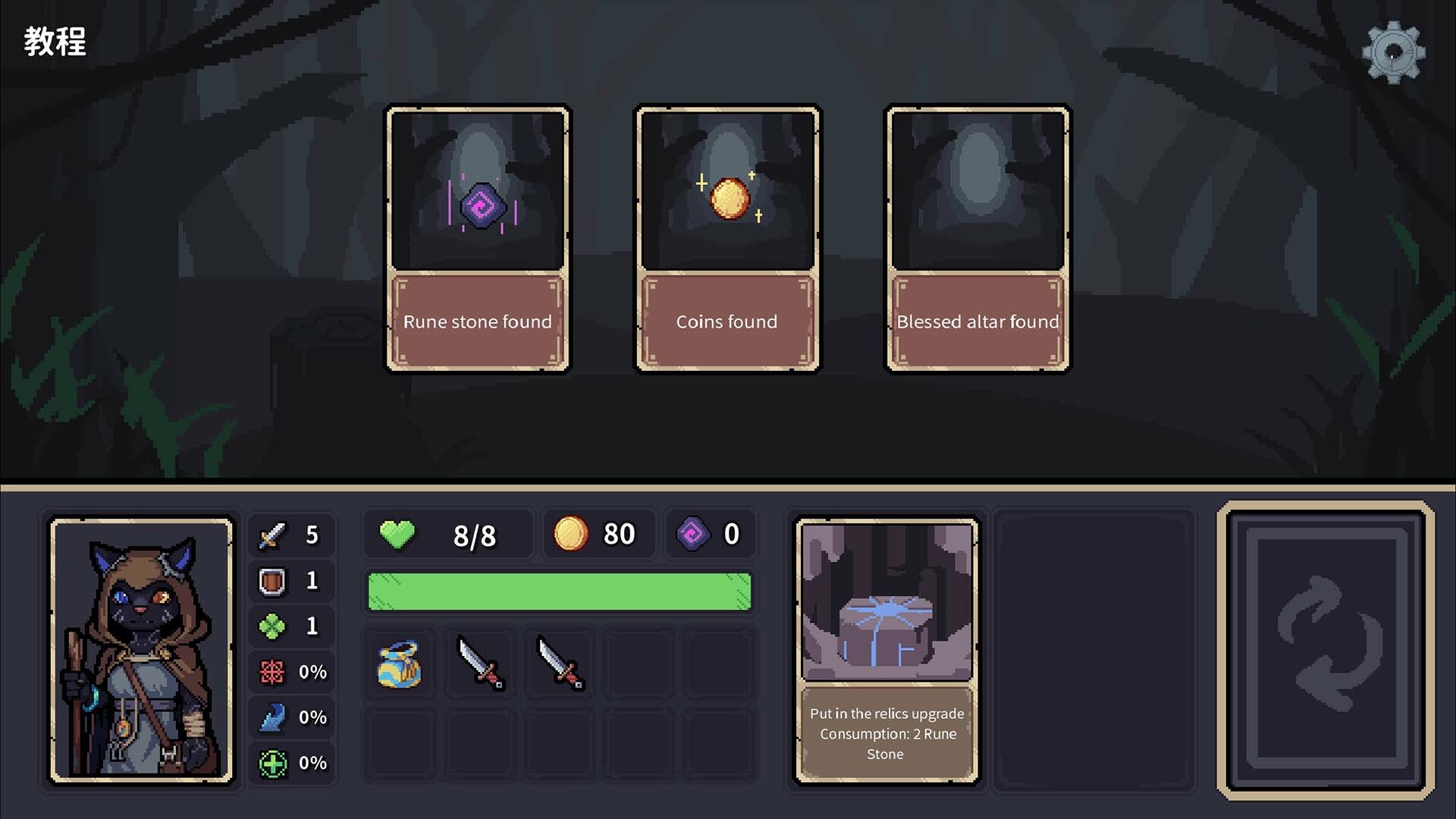Open the settings gear menu

coord(1394,50)
